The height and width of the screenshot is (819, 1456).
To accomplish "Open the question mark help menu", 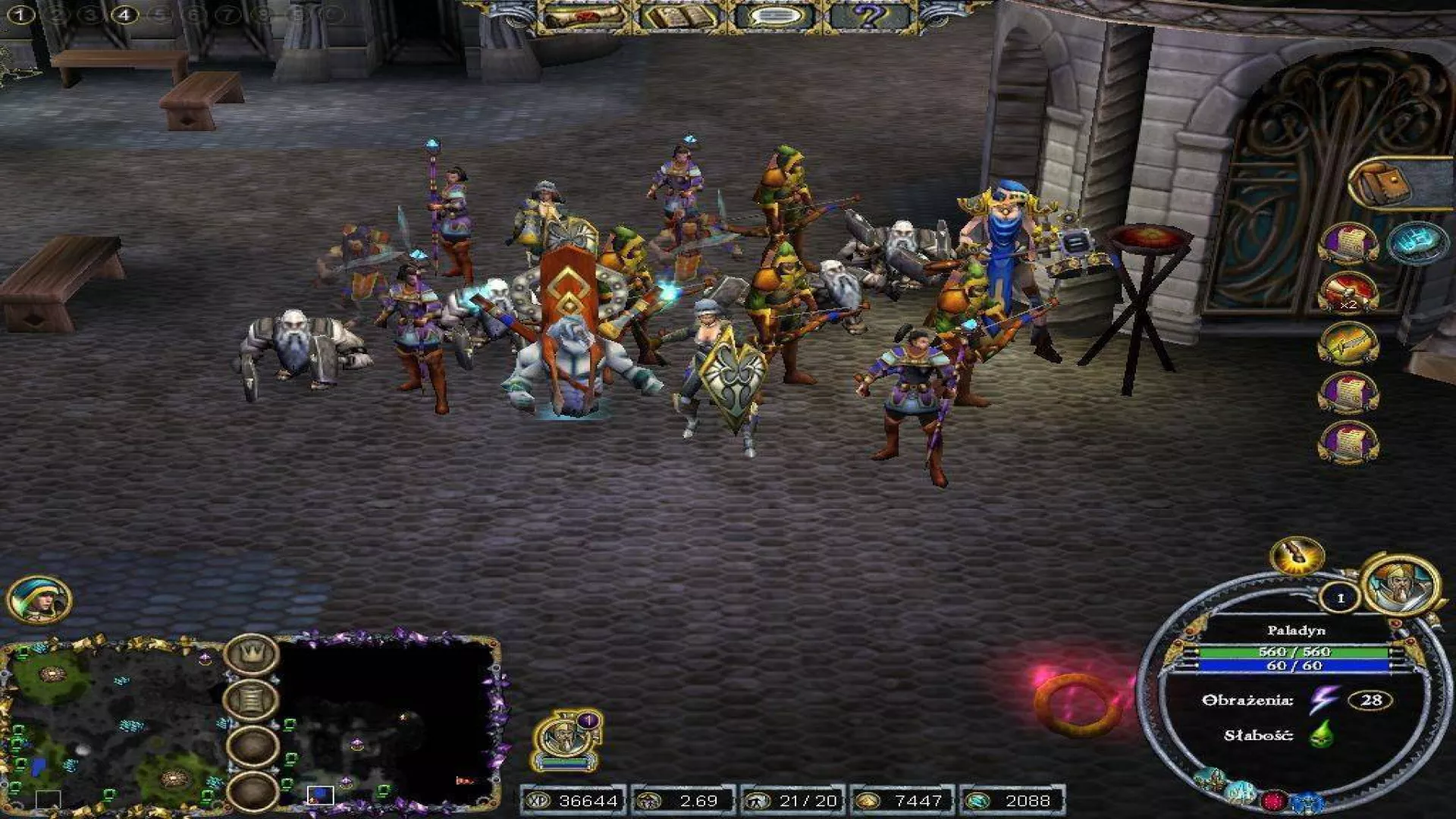I will click(869, 17).
